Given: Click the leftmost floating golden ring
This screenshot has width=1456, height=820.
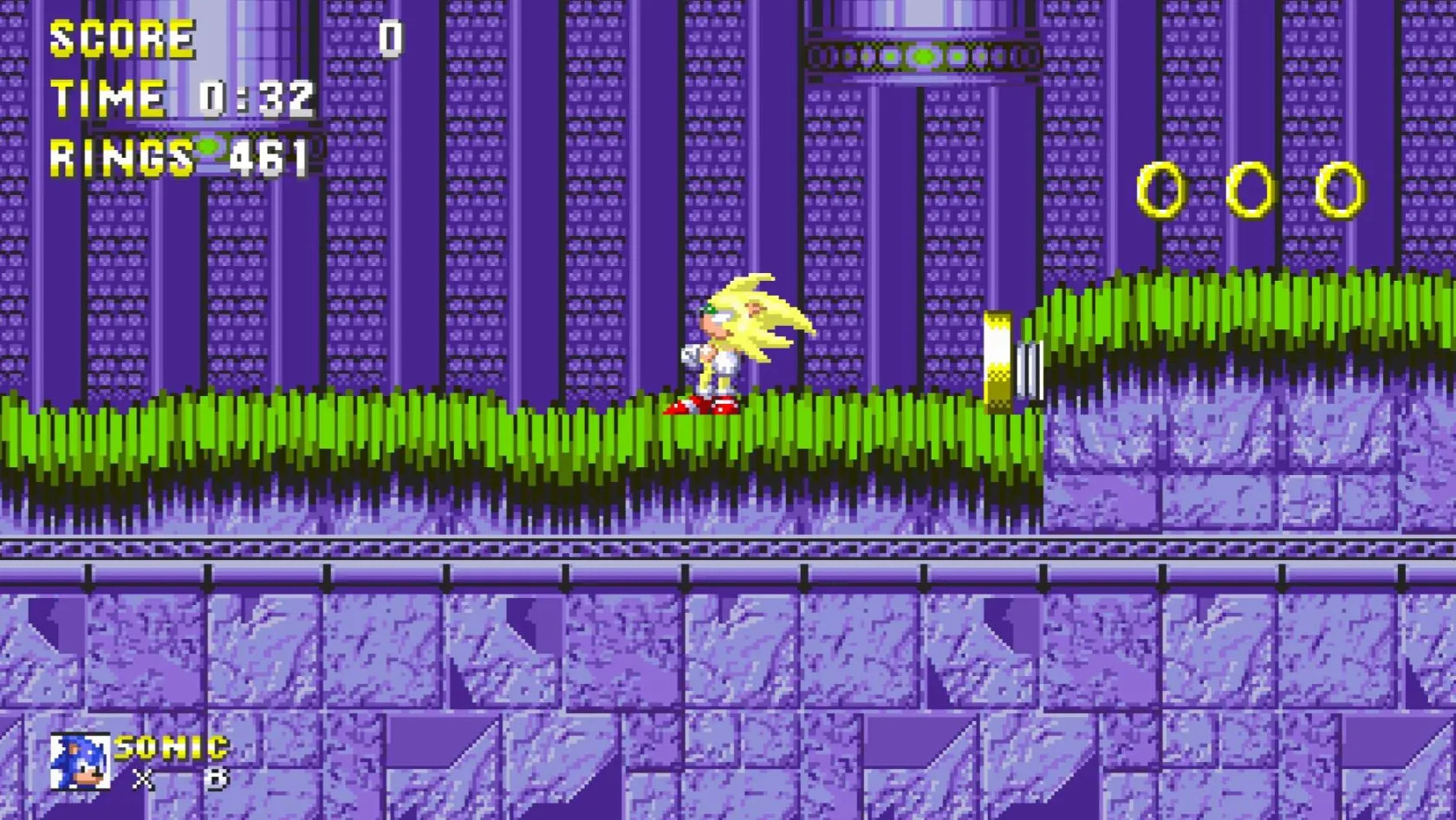Looking at the screenshot, I should pyautogui.click(x=1160, y=191).
